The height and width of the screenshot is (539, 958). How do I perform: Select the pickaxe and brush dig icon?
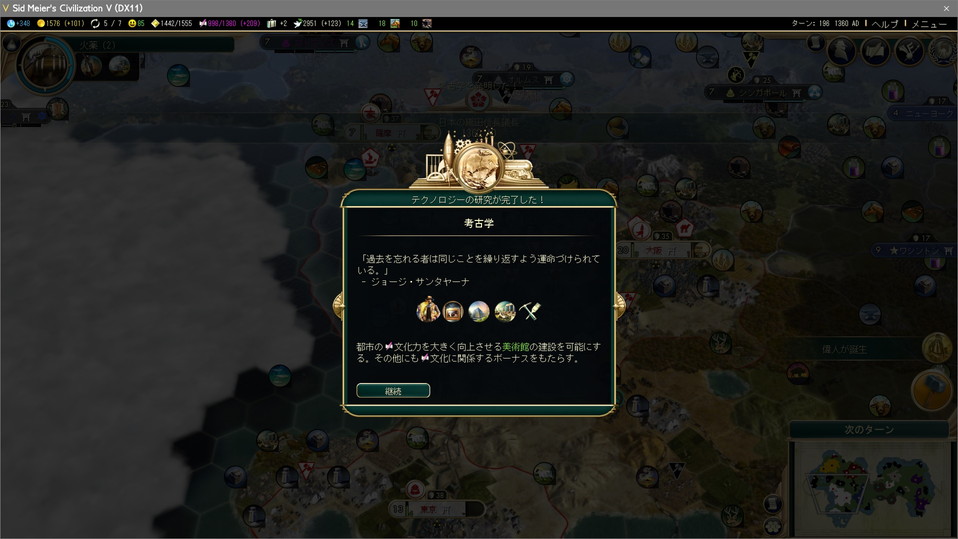[x=529, y=311]
